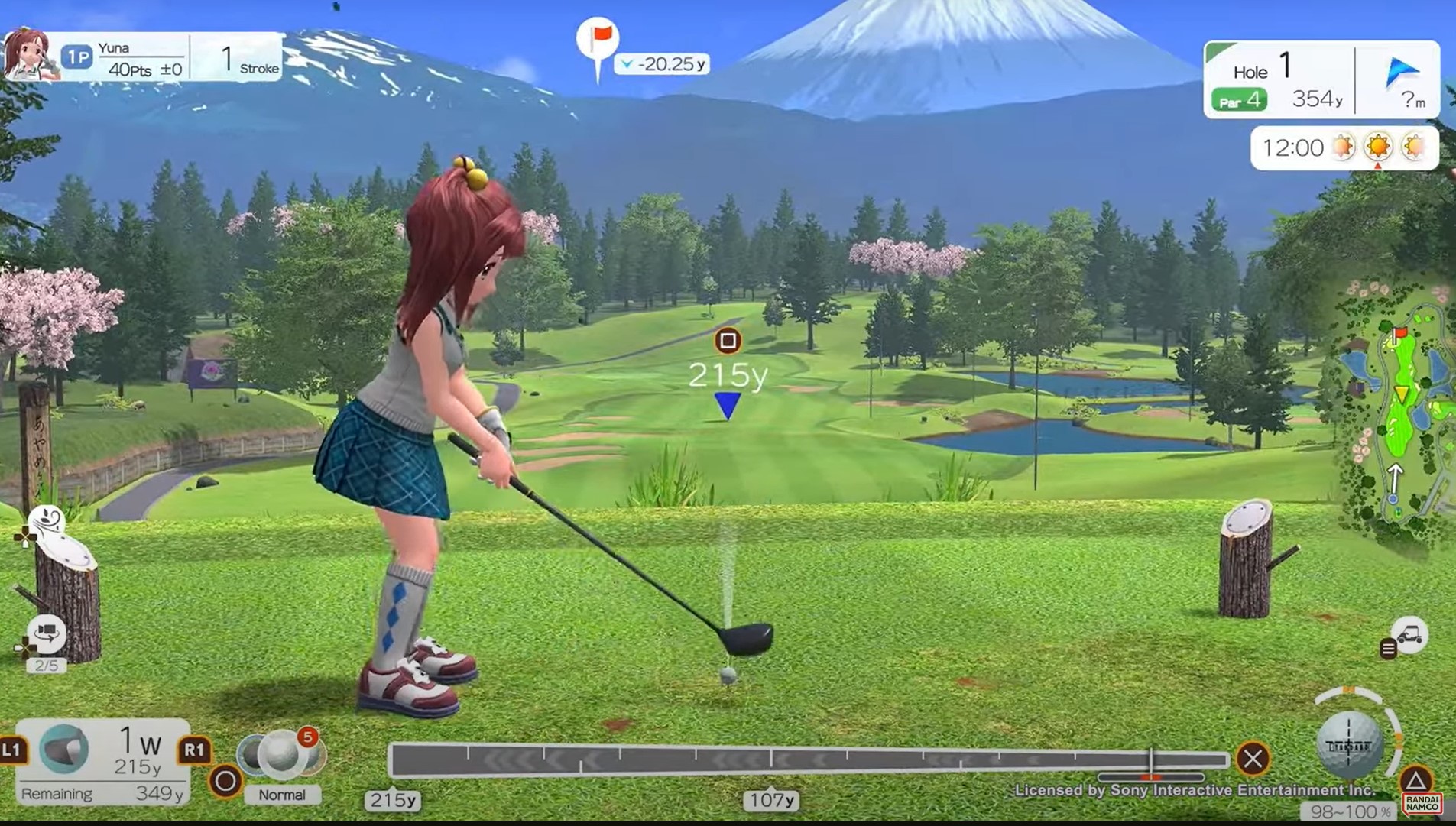
Task: Click the blue wind direction arrow
Action: coord(1402,73)
